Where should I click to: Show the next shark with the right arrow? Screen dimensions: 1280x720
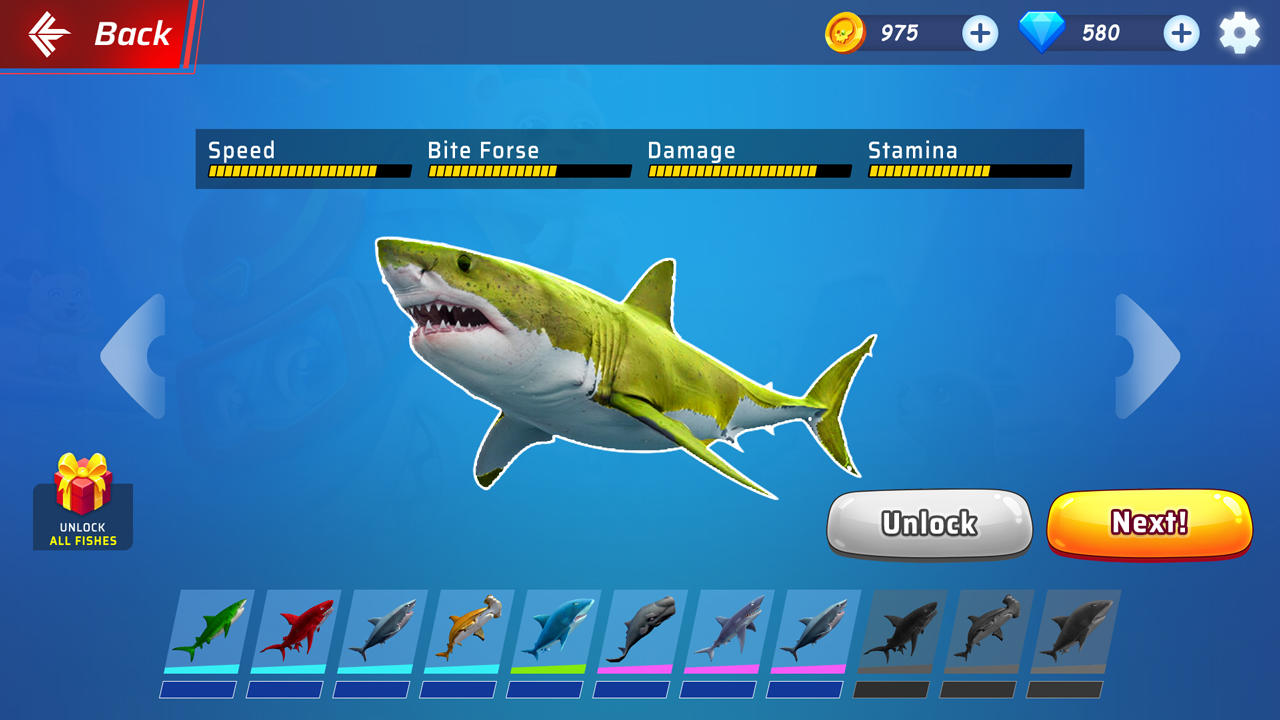click(1146, 356)
